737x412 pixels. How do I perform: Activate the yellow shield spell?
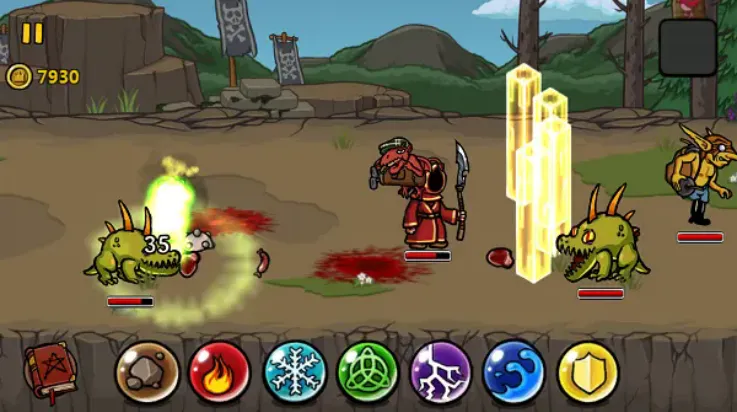click(587, 372)
